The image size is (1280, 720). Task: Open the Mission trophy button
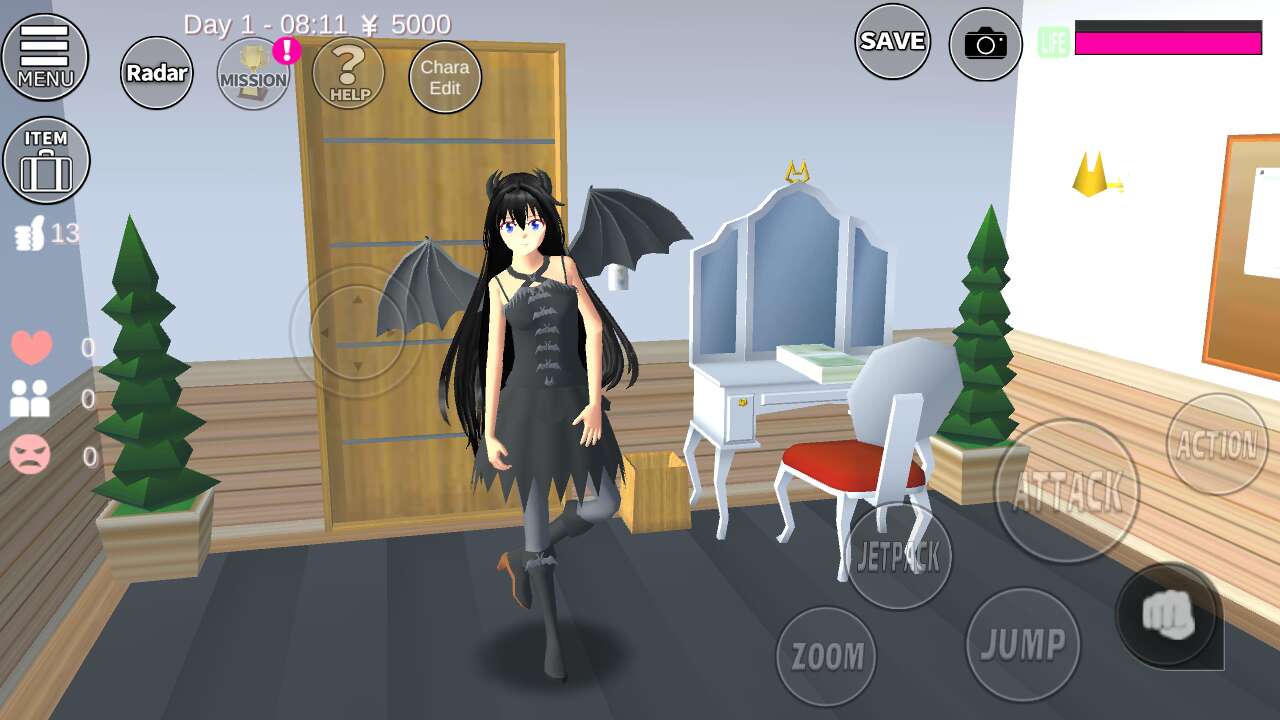pos(254,74)
